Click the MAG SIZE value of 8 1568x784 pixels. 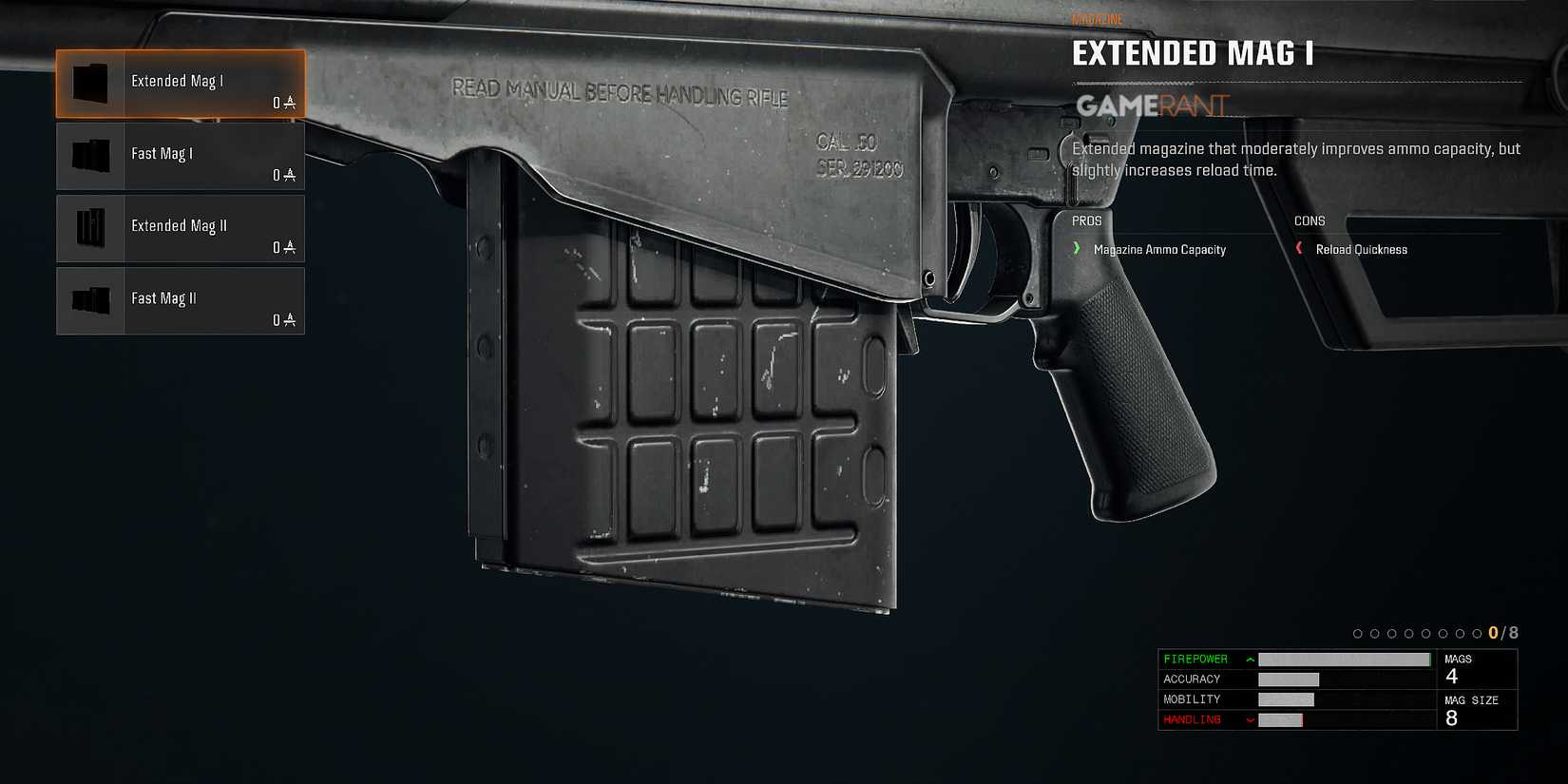(1450, 718)
